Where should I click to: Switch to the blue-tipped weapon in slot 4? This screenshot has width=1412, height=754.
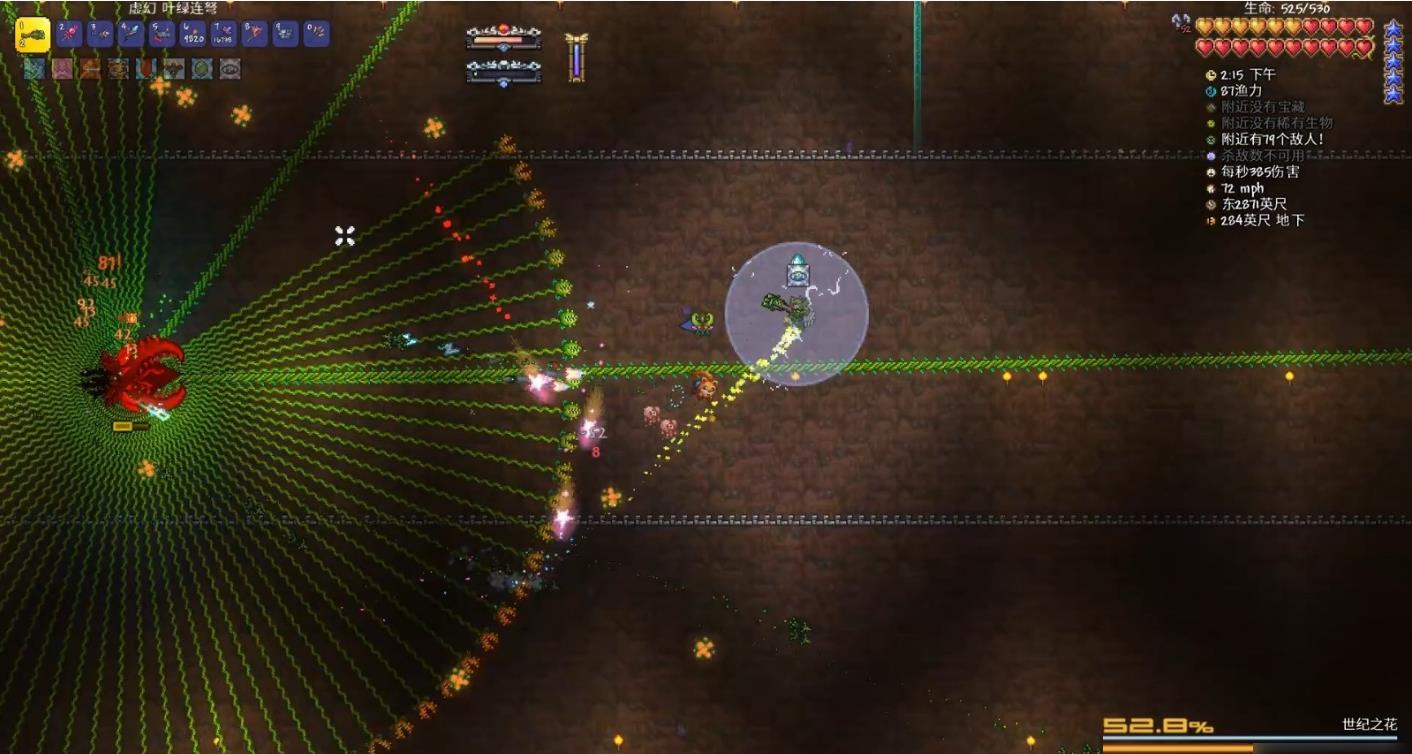[132, 35]
